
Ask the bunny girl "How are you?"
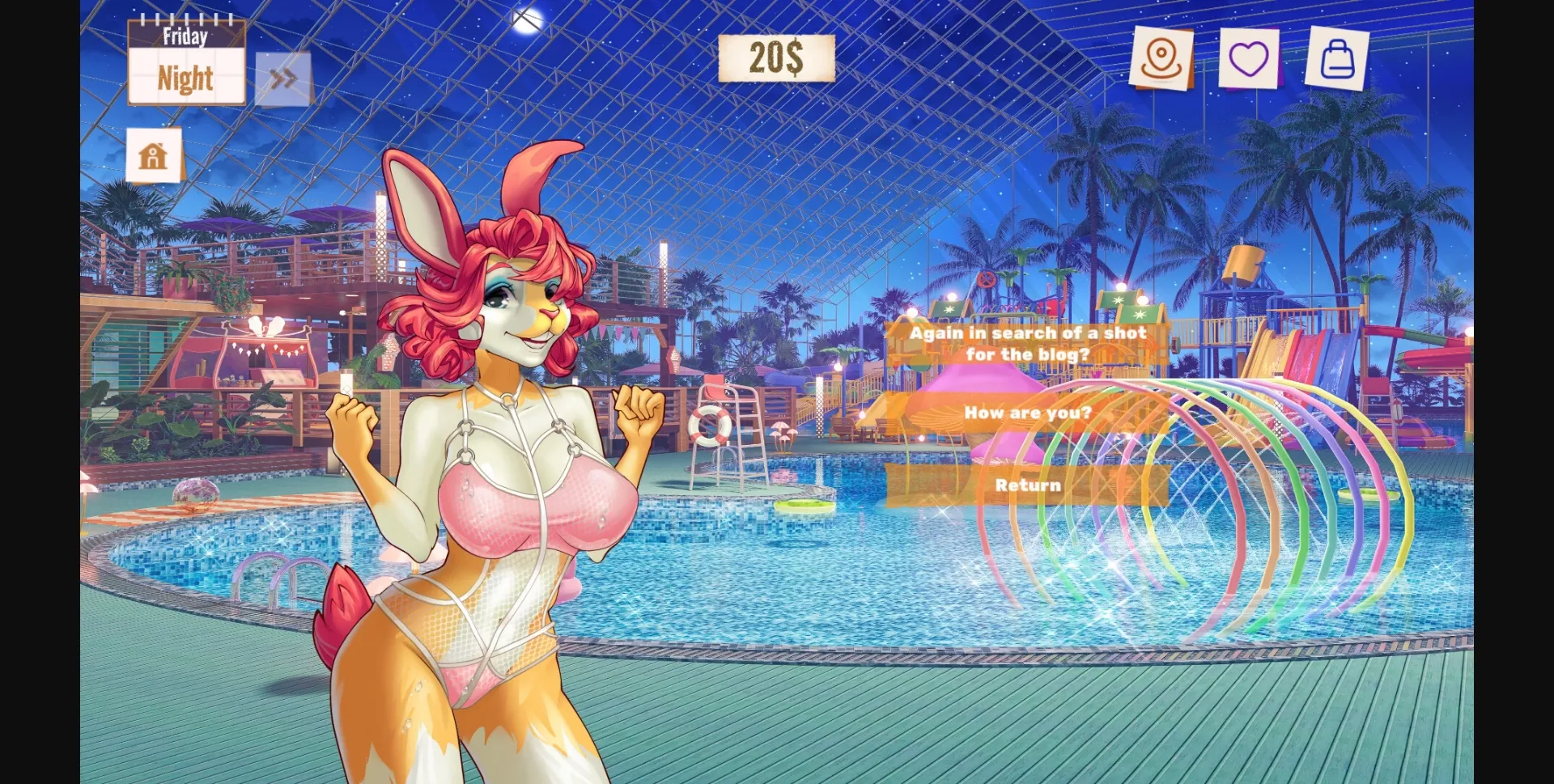1029,413
